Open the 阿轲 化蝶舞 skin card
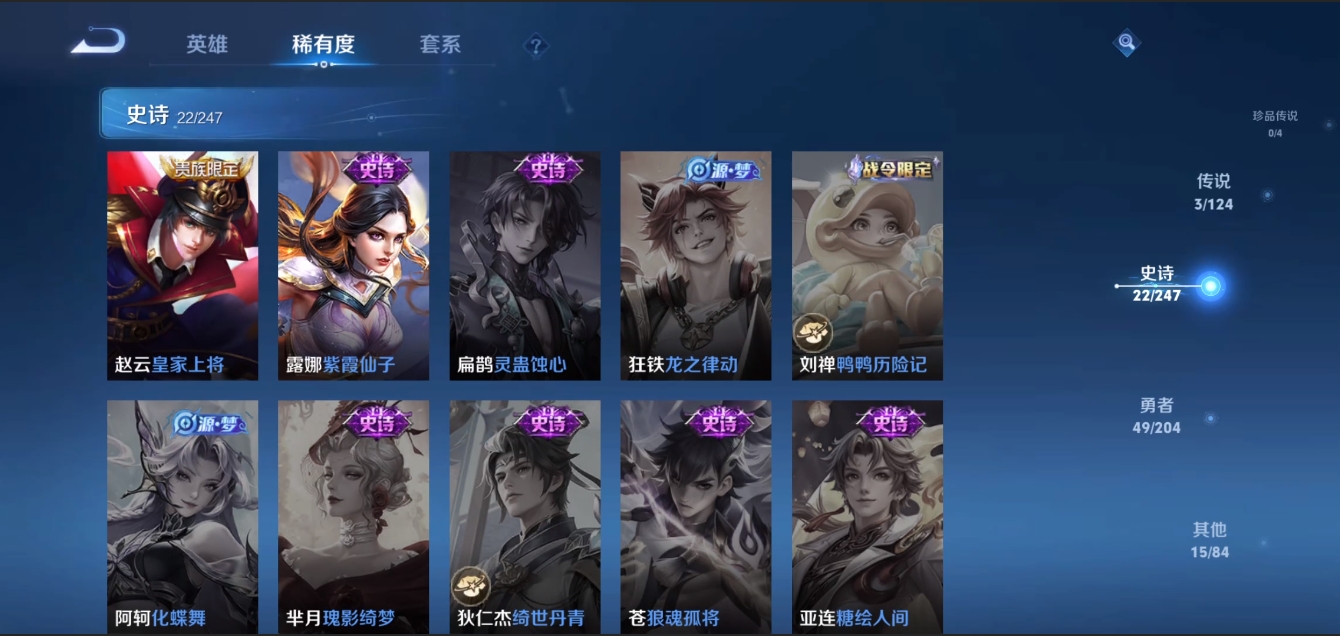Screen dimensions: 1340x636 (182, 516)
